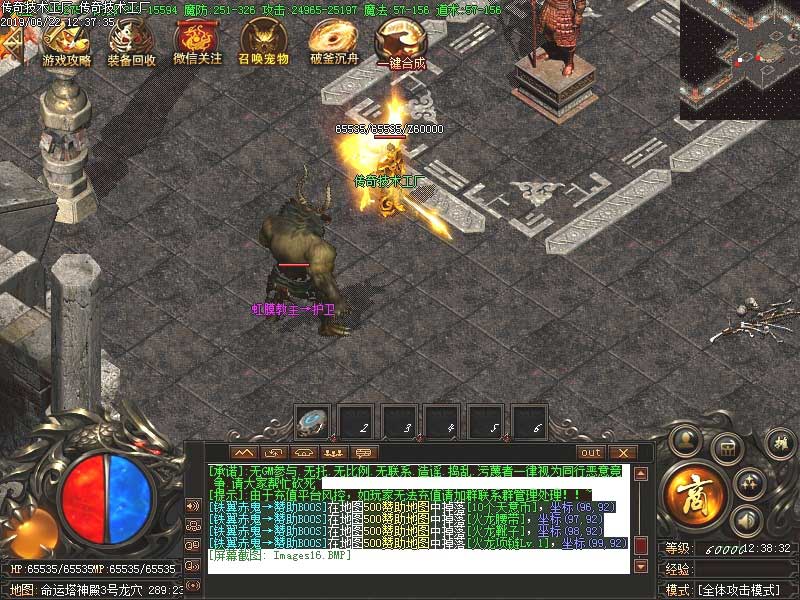Viewport: 800px width, 600px height.
Task: Click the minimap in the corner
Action: [x=739, y=58]
